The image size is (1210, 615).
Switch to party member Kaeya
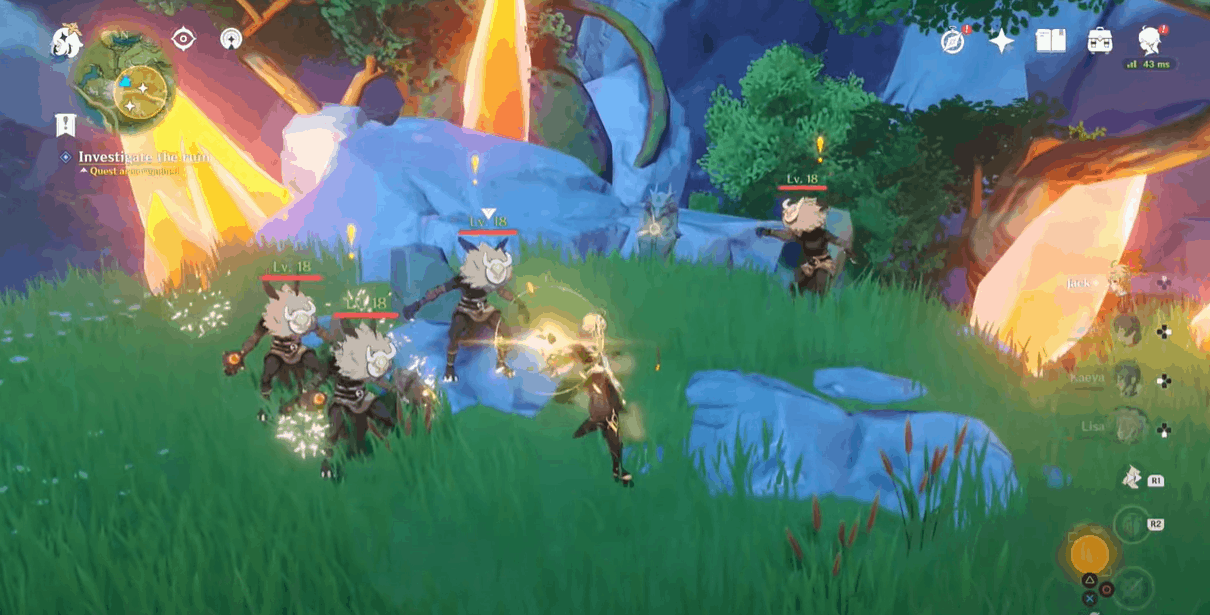click(x=1127, y=380)
